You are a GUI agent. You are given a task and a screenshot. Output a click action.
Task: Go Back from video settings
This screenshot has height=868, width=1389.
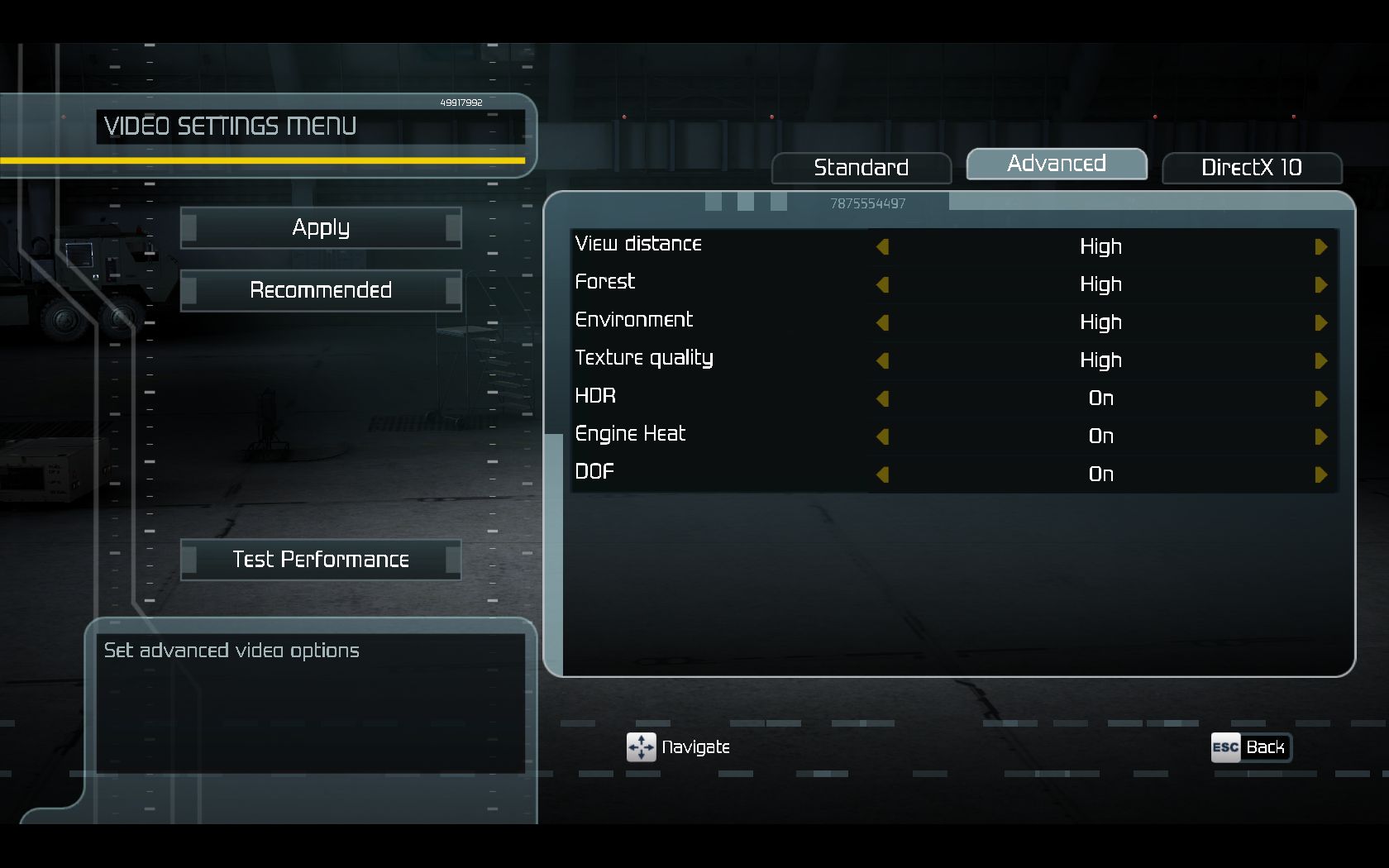coord(1250,748)
